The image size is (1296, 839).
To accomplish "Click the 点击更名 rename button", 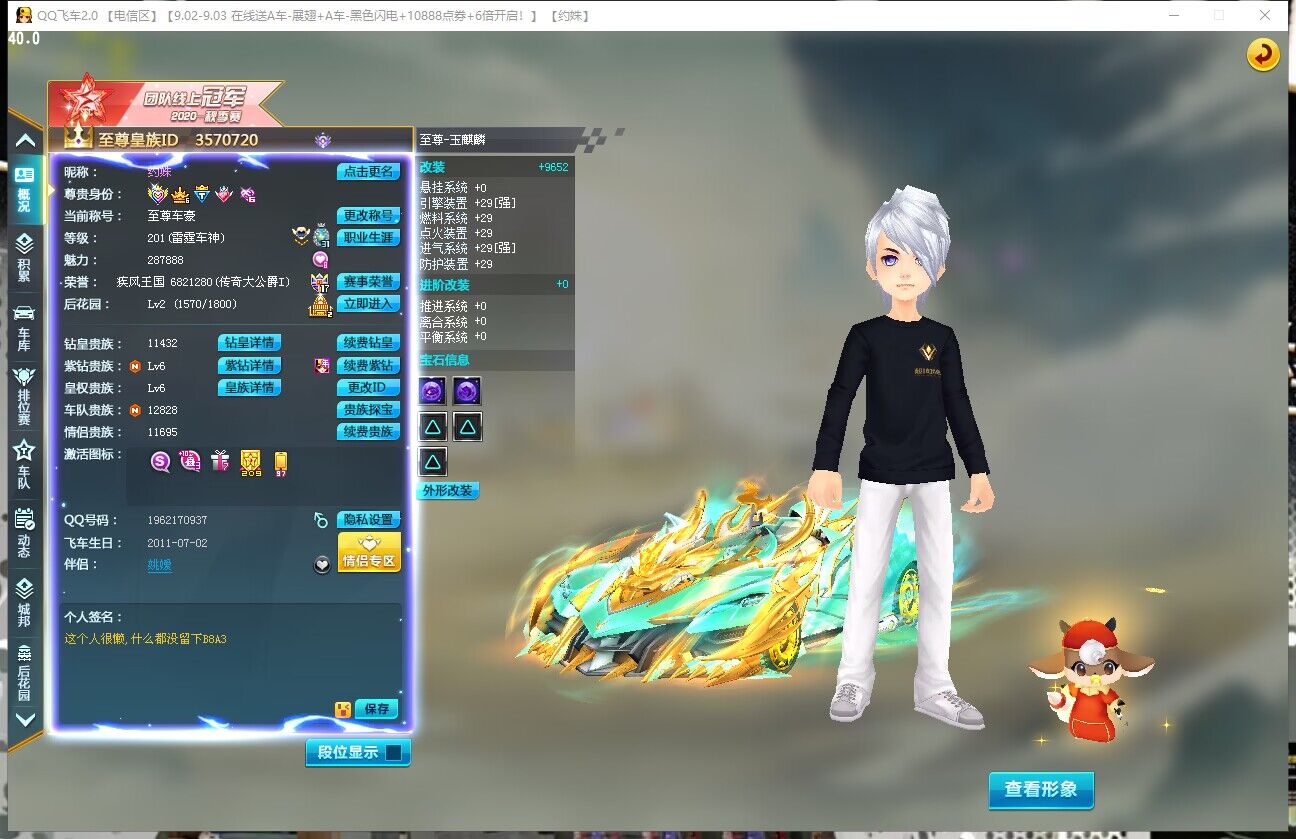I will point(368,172).
